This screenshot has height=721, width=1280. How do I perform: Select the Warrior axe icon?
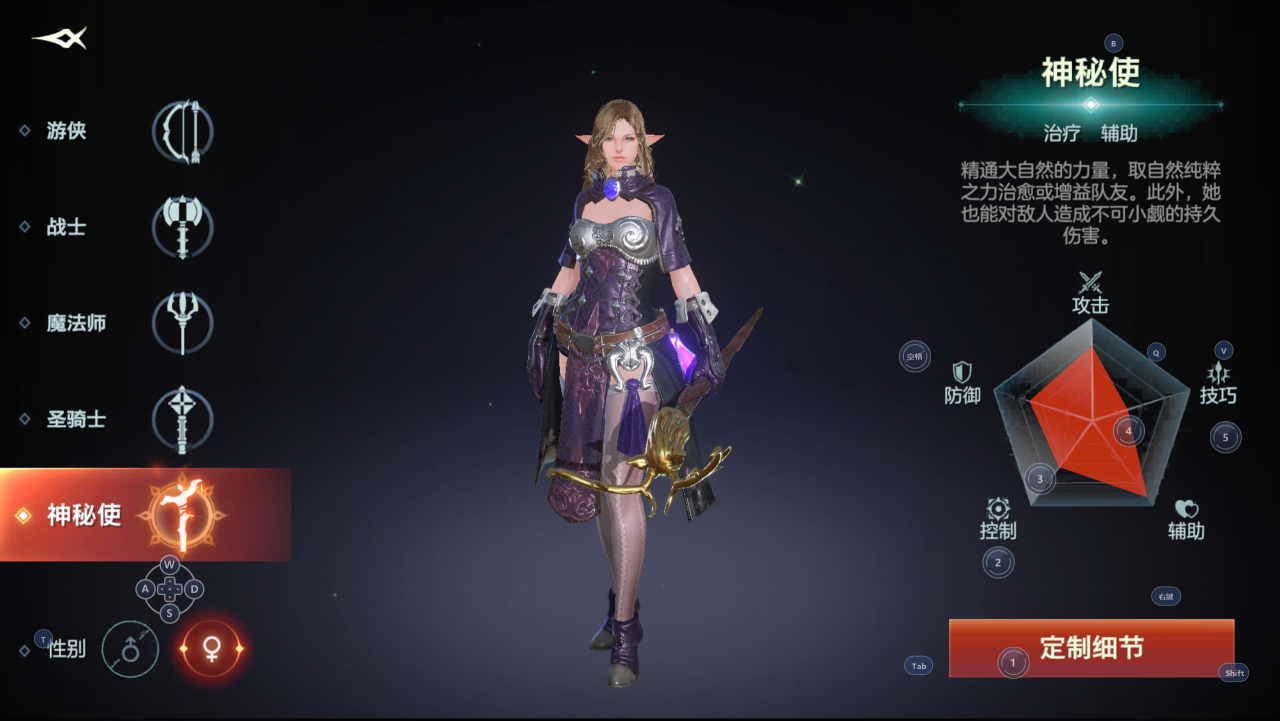click(x=181, y=227)
